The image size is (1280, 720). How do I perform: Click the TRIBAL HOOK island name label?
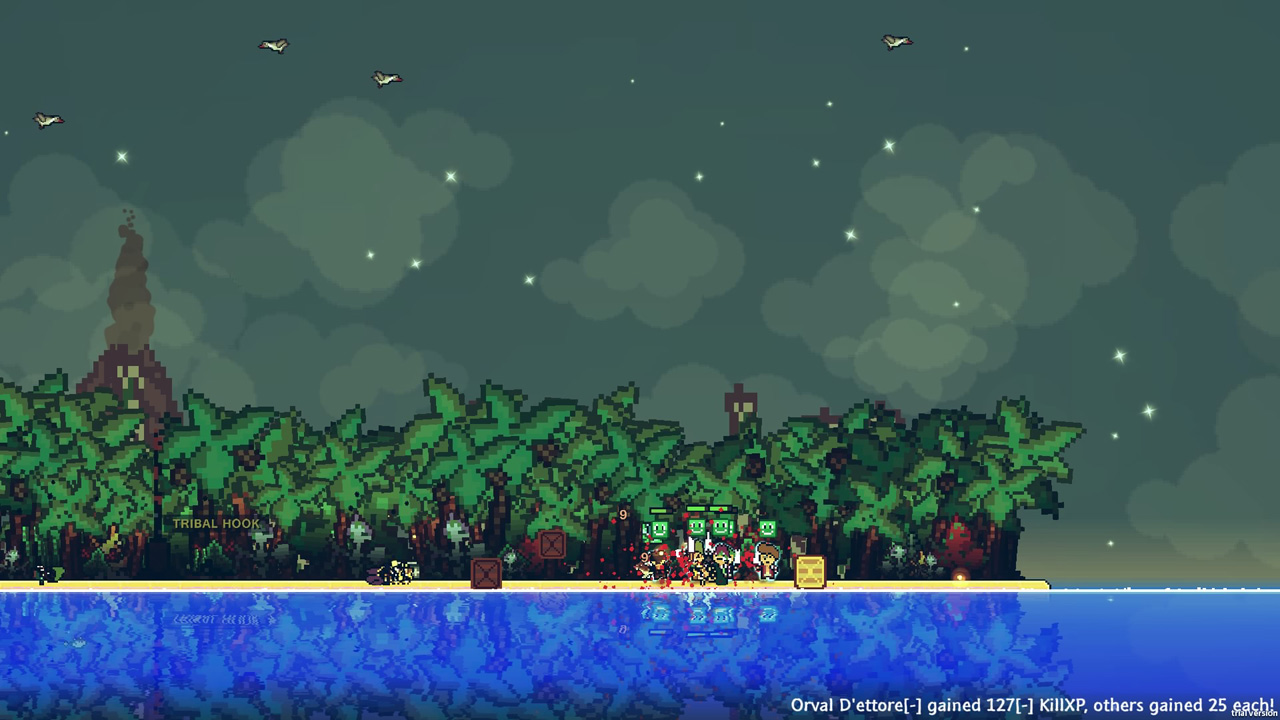216,524
